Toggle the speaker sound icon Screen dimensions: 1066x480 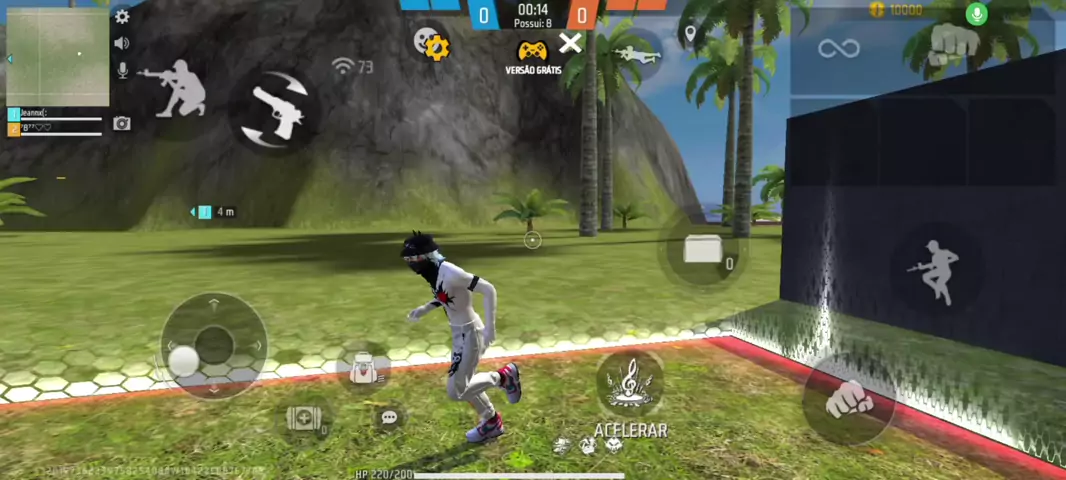click(122, 43)
